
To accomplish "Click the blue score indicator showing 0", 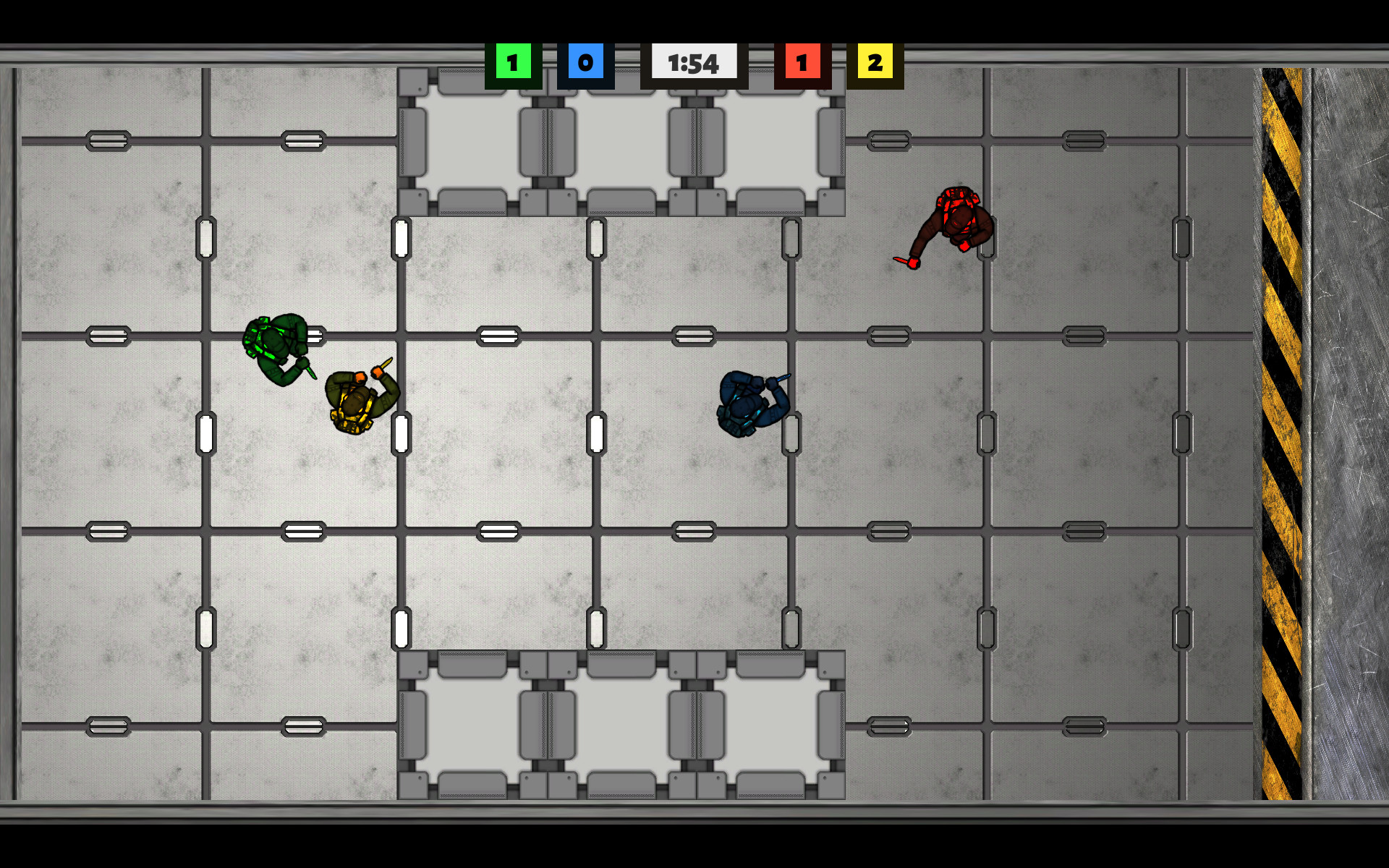I will [x=585, y=63].
